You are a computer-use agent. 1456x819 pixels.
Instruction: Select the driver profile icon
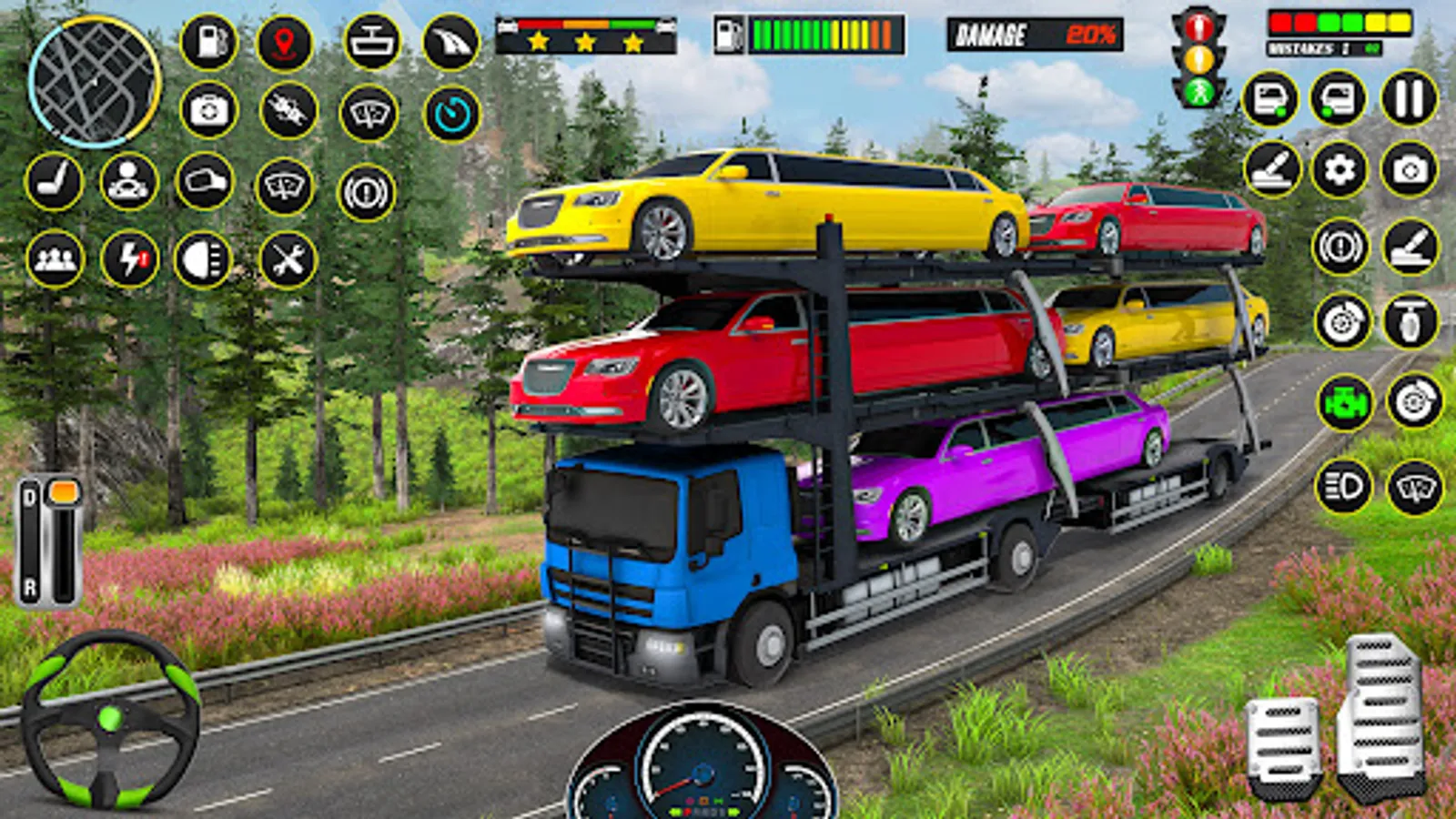coord(128,181)
